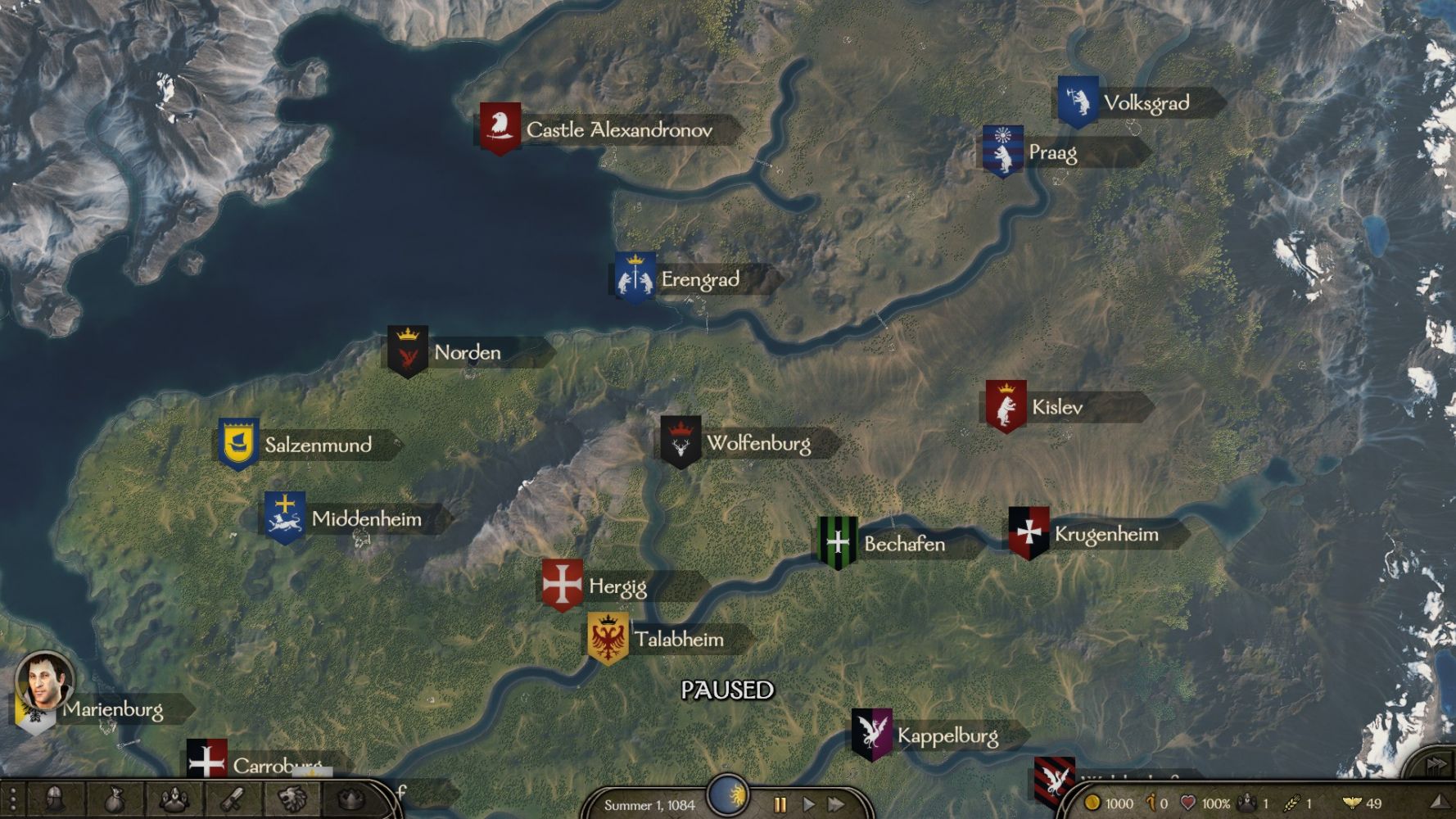Select the Talabheim nameplate
Viewport: 1456px width, 819px height.
(679, 639)
